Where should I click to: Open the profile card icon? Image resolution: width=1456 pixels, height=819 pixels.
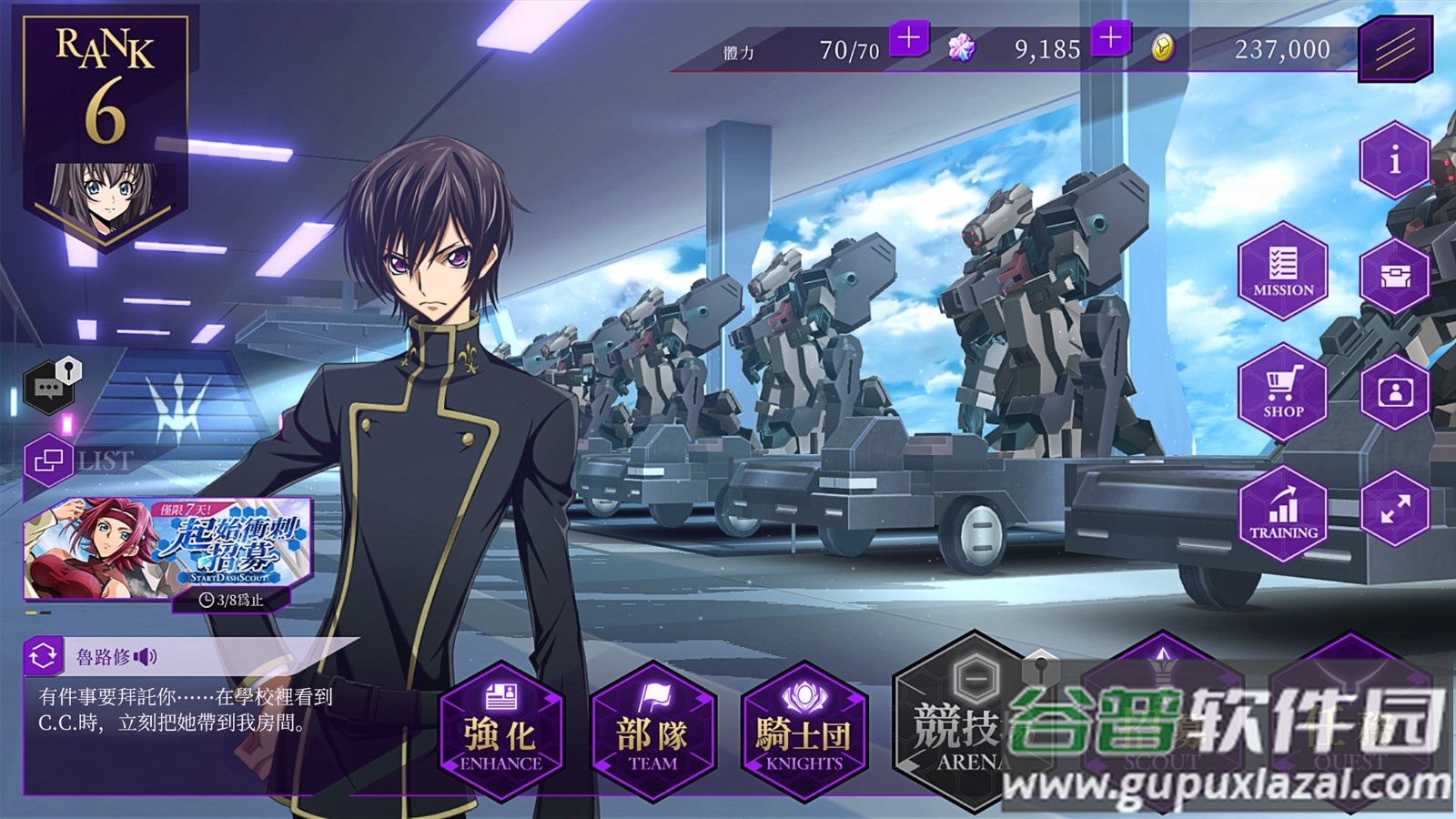pos(1394,392)
